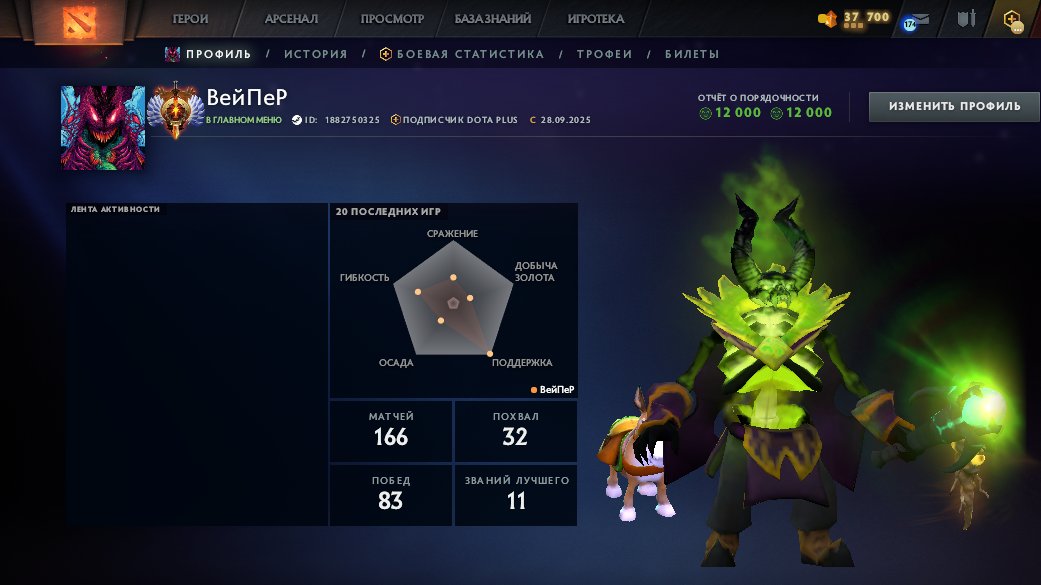Select БАЗА ЗНАНИЙ in the top bar

492,19
